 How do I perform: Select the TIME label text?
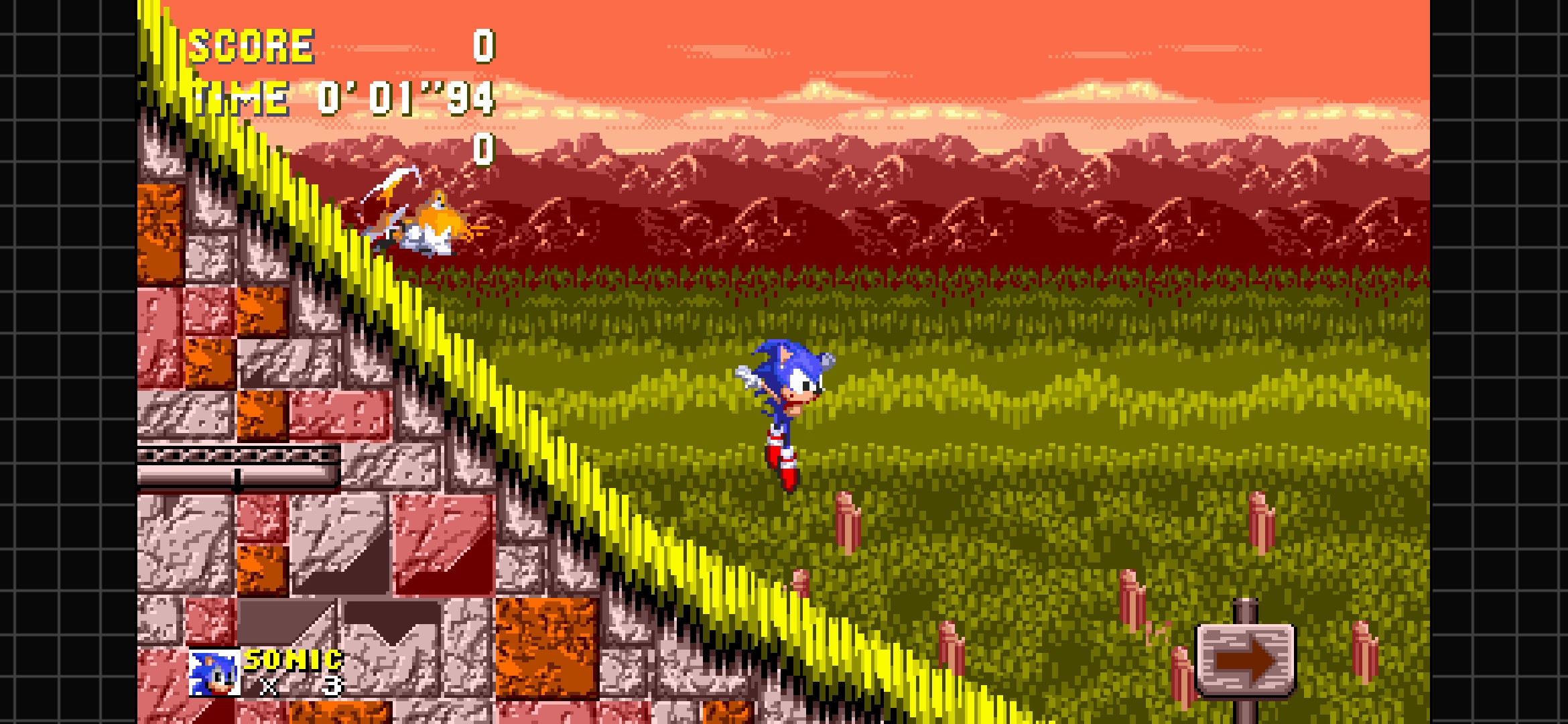pyautogui.click(x=241, y=97)
